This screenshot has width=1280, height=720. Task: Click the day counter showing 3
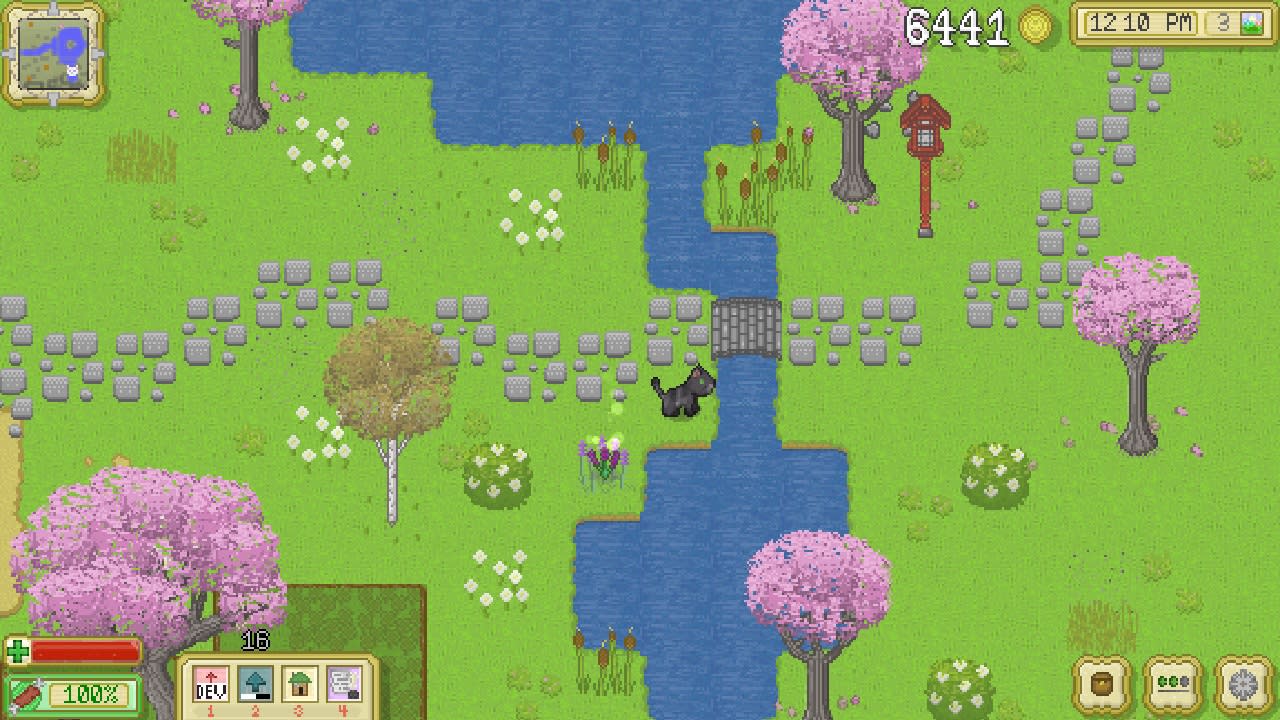1222,20
